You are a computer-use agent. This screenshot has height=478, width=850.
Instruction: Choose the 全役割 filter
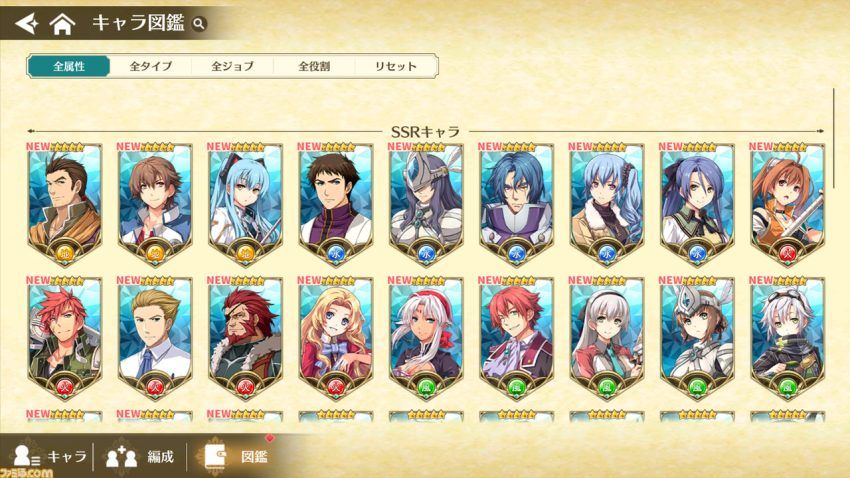point(314,66)
